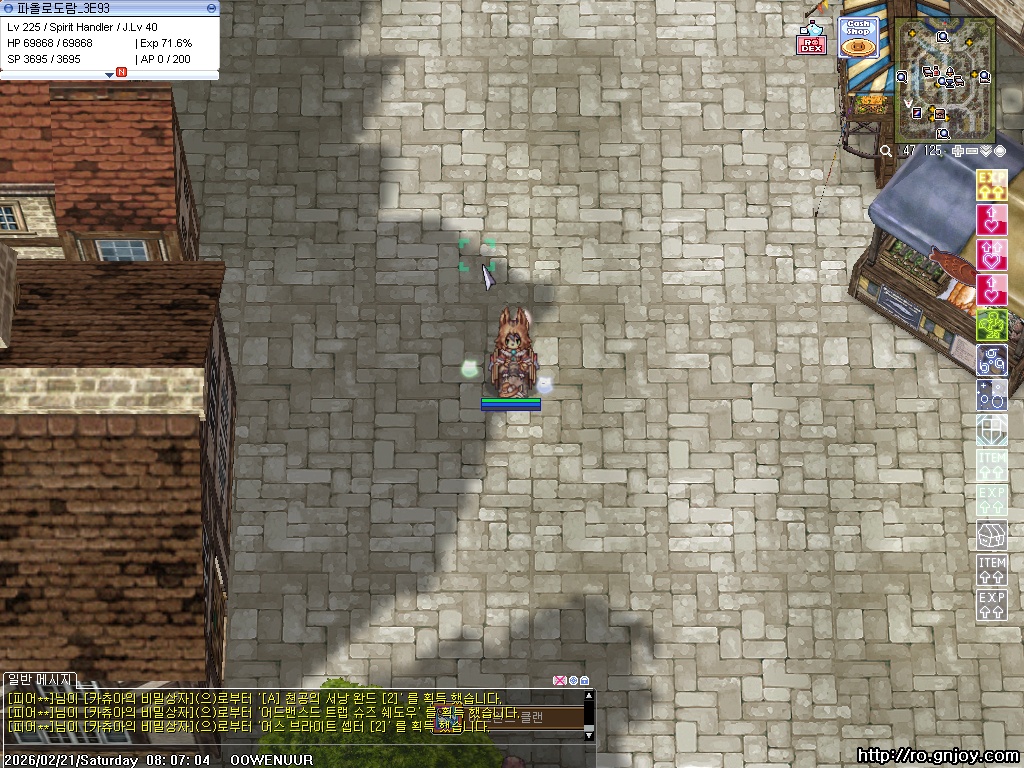Screen dimensions: 1024x768
Task: Click the minimap double-chevron button
Action: coord(986,151)
